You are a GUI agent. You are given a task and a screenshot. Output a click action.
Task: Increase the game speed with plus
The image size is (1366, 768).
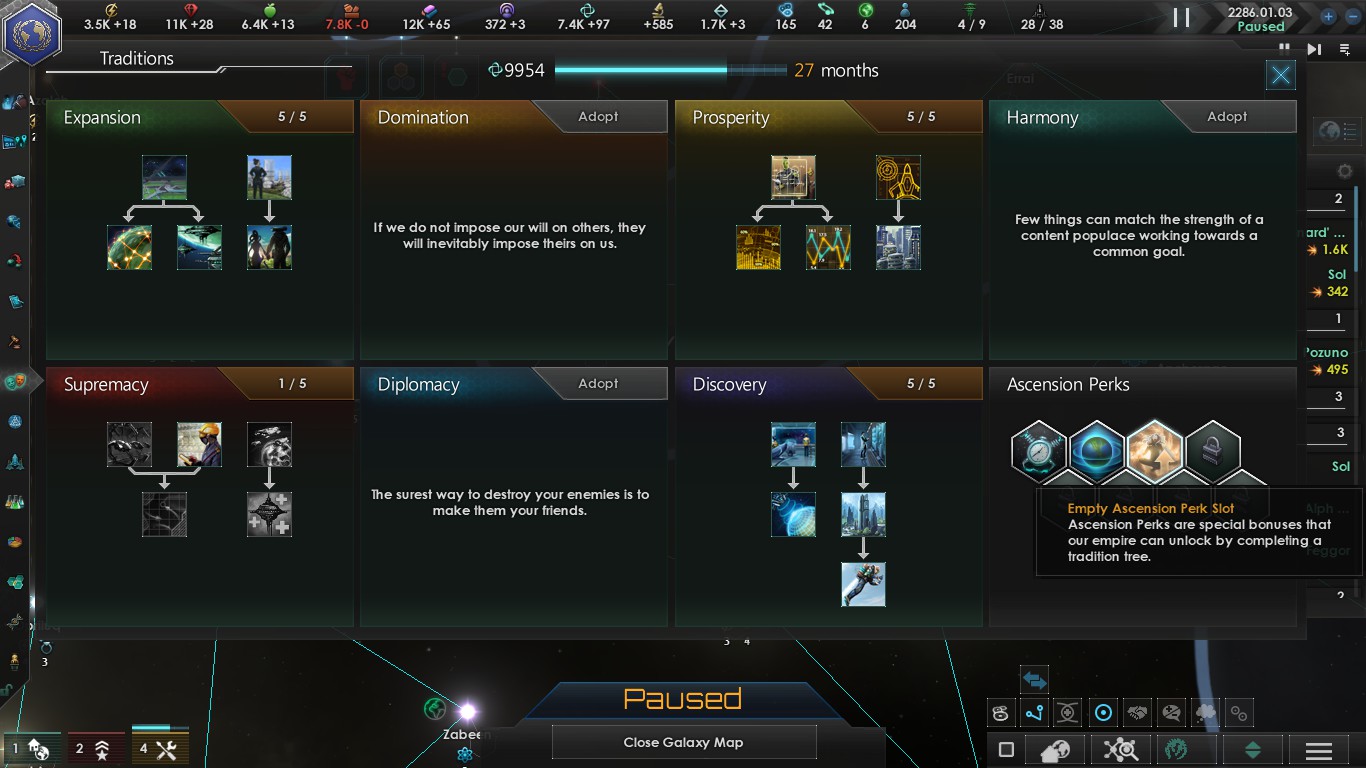pos(1328,17)
